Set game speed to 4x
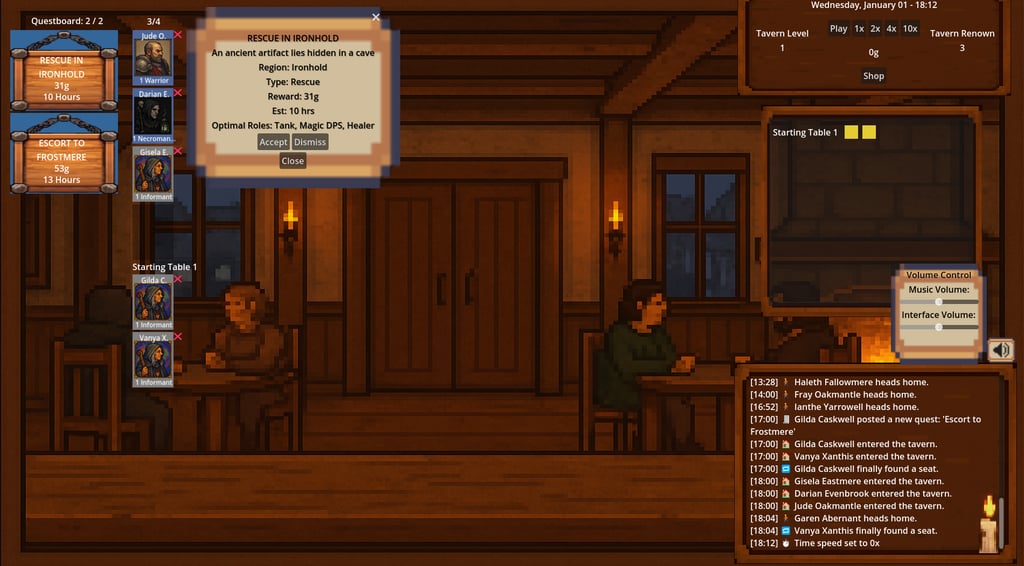Viewport: 1024px width, 566px height. pyautogui.click(x=891, y=29)
